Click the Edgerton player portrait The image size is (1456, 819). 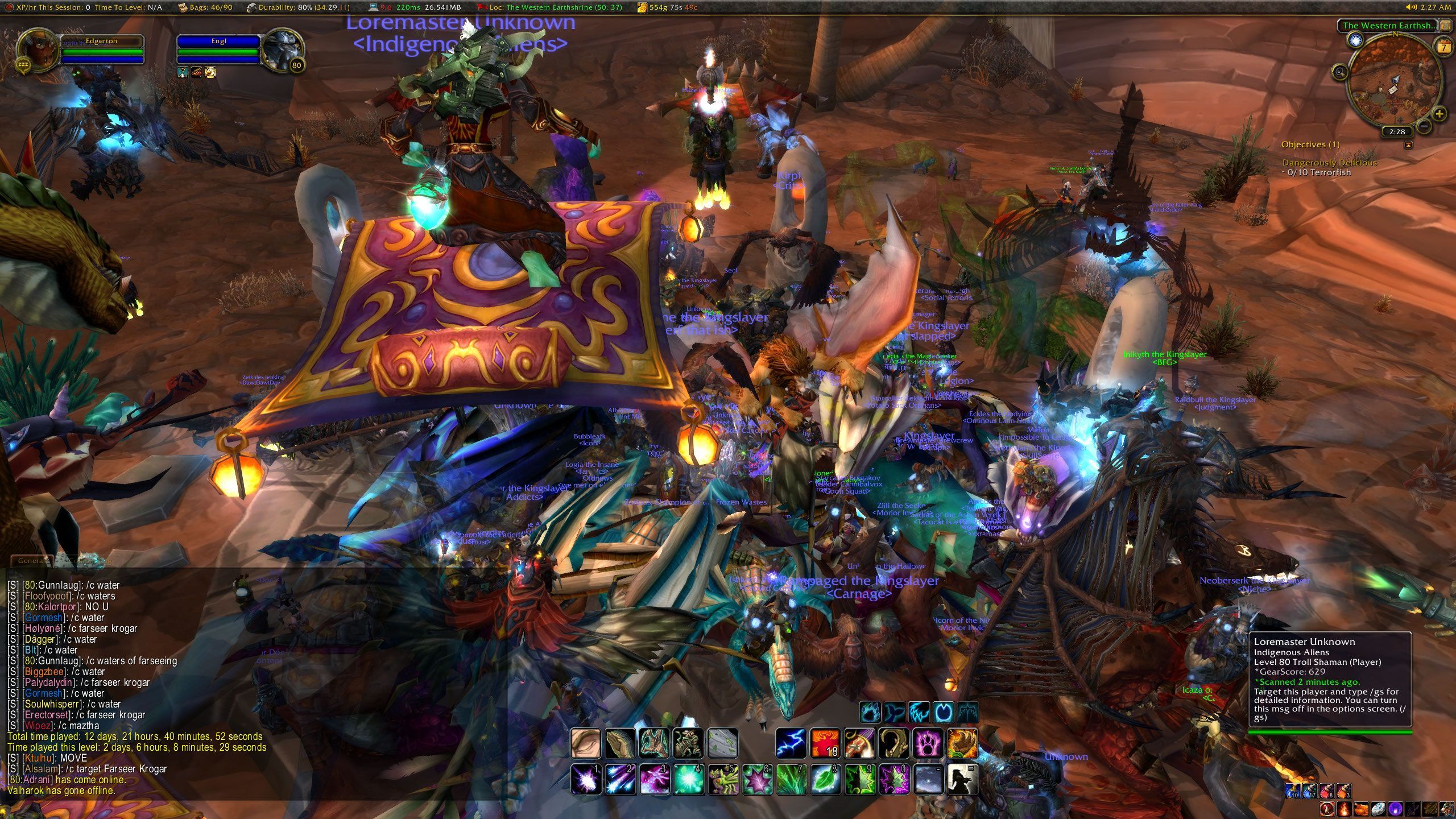tap(38, 51)
